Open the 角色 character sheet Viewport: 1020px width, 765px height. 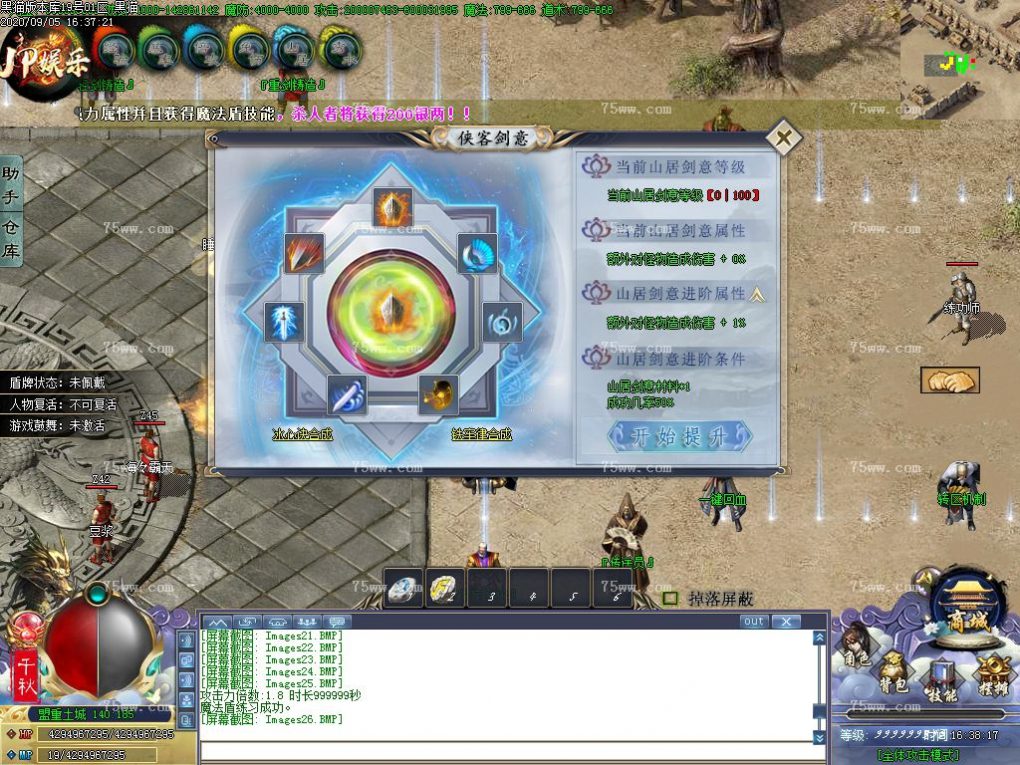point(855,650)
